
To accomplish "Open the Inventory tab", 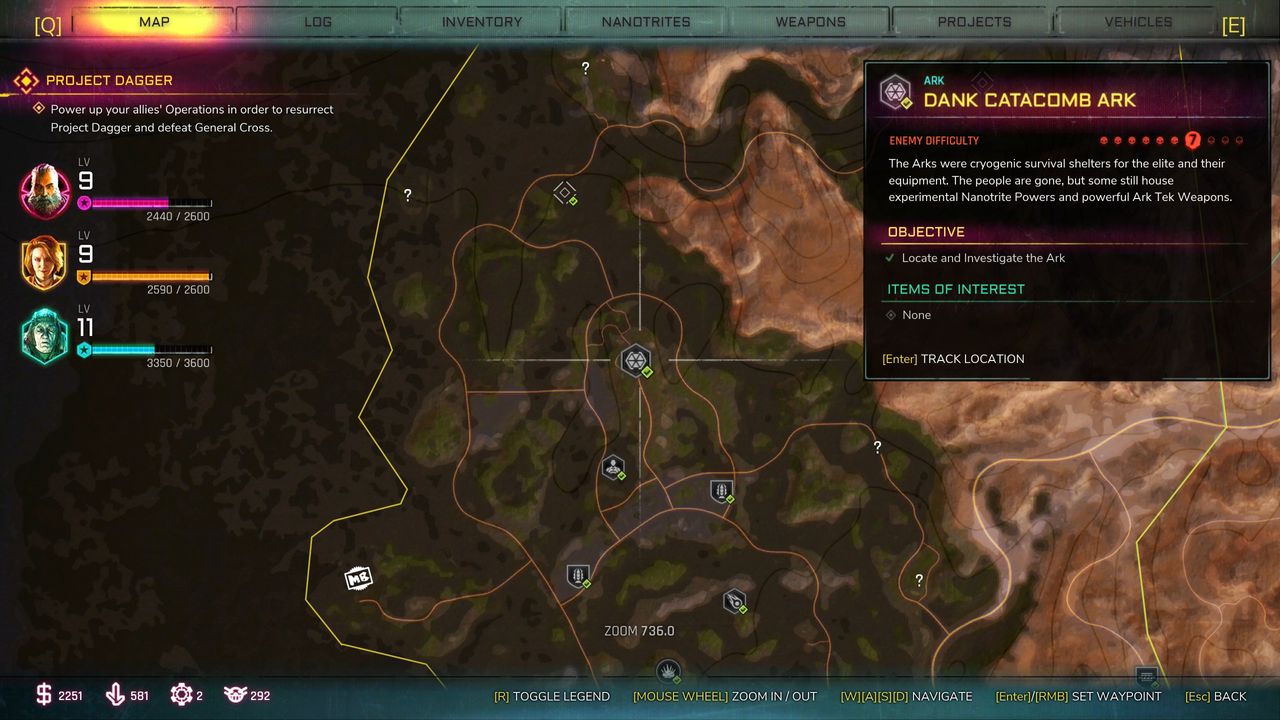I will coord(481,21).
